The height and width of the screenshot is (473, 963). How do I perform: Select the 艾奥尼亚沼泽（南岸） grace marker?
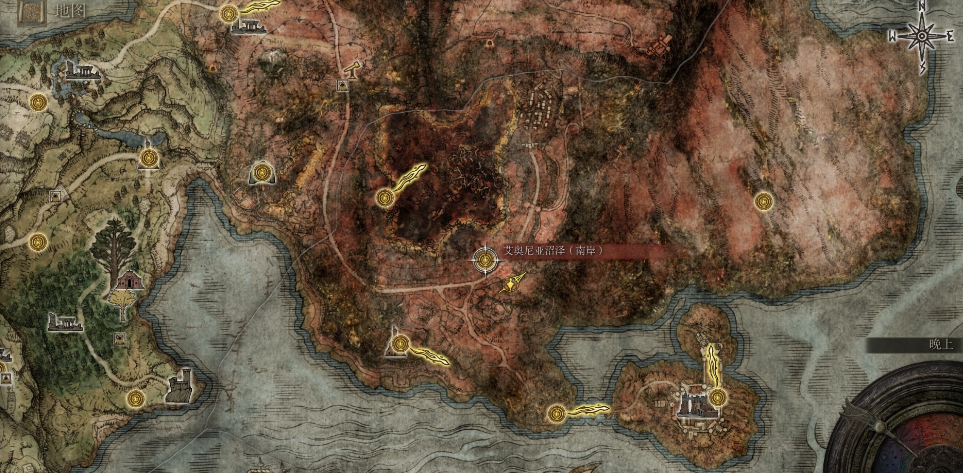click(x=485, y=260)
